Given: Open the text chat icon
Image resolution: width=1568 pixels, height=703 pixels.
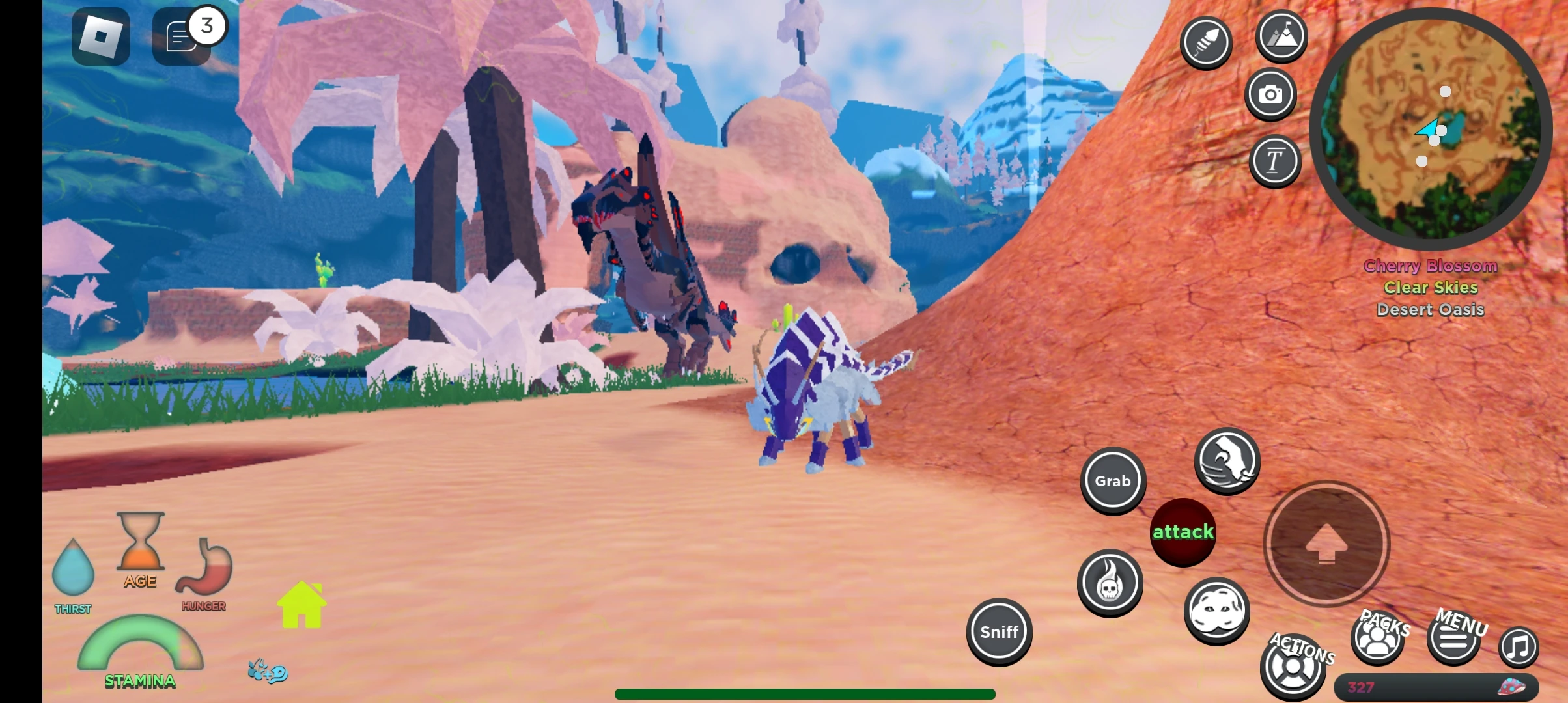Looking at the screenshot, I should click(1274, 160).
